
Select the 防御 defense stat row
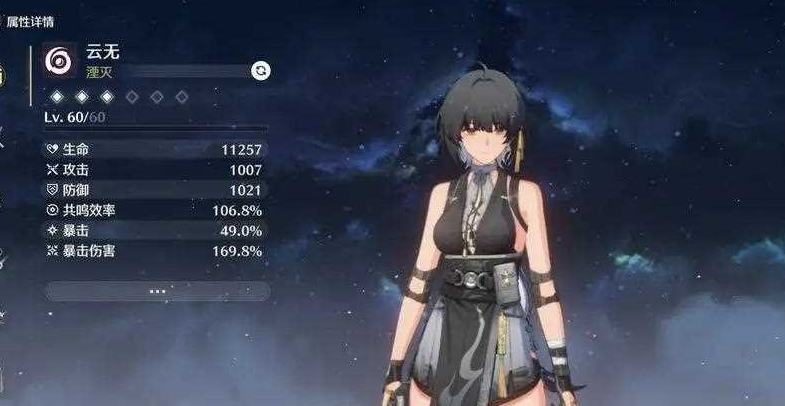[x=155, y=190]
